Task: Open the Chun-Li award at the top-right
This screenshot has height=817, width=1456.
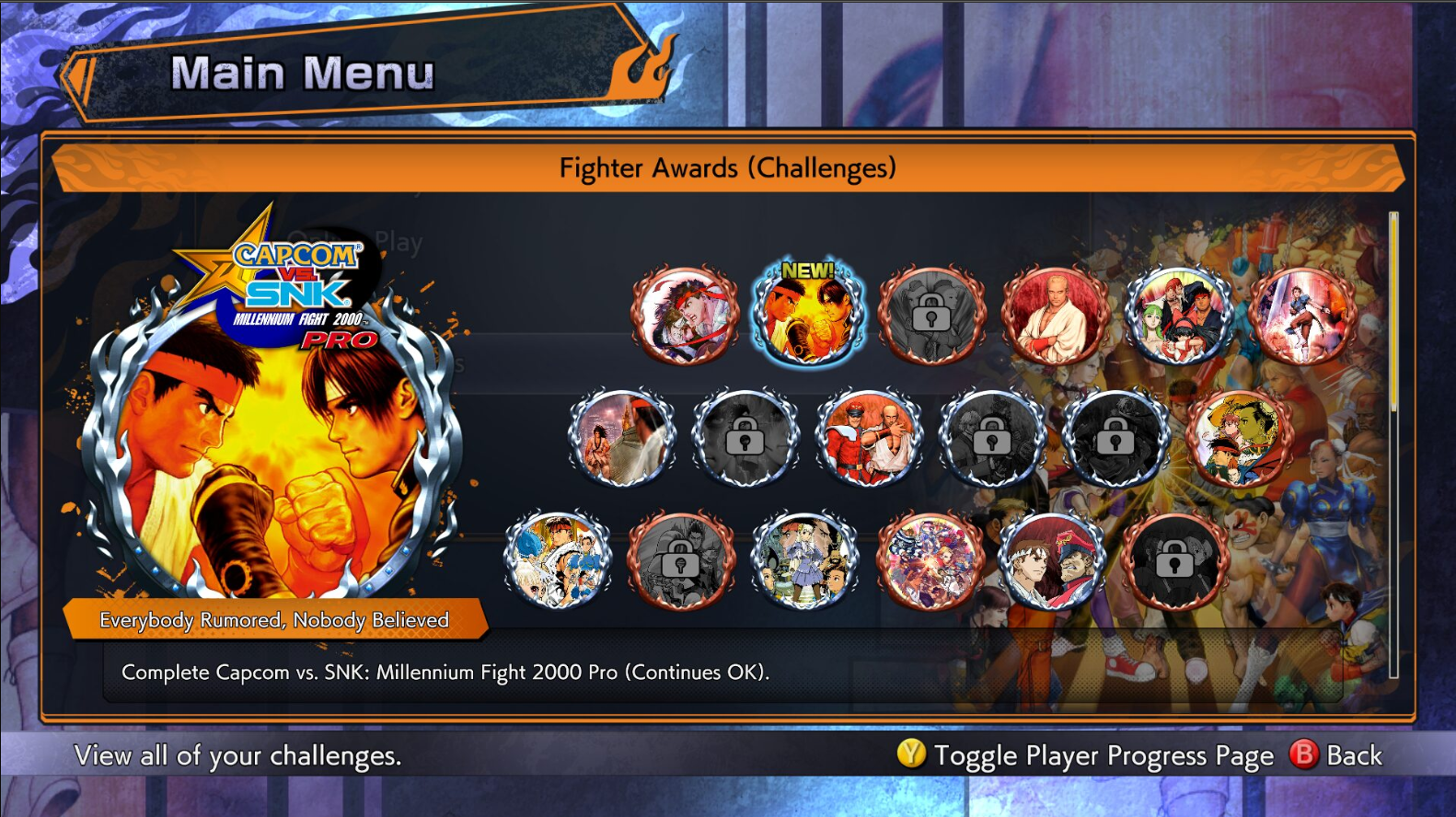Action: coord(1303,314)
